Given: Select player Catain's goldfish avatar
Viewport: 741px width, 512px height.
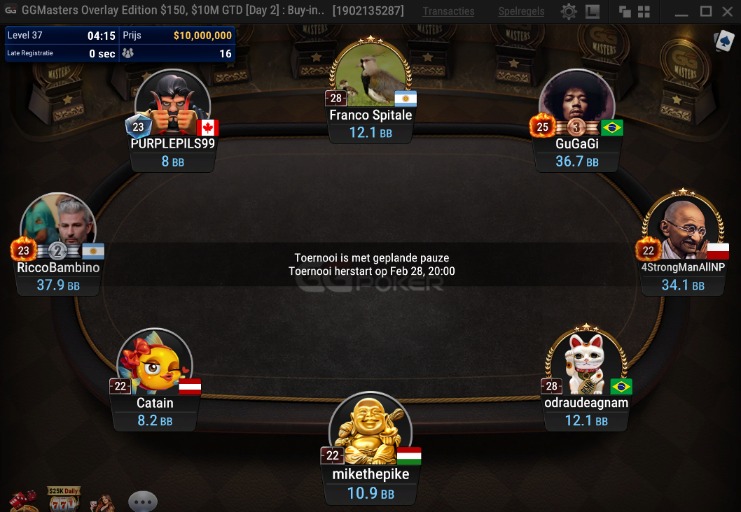Looking at the screenshot, I should click(x=155, y=362).
